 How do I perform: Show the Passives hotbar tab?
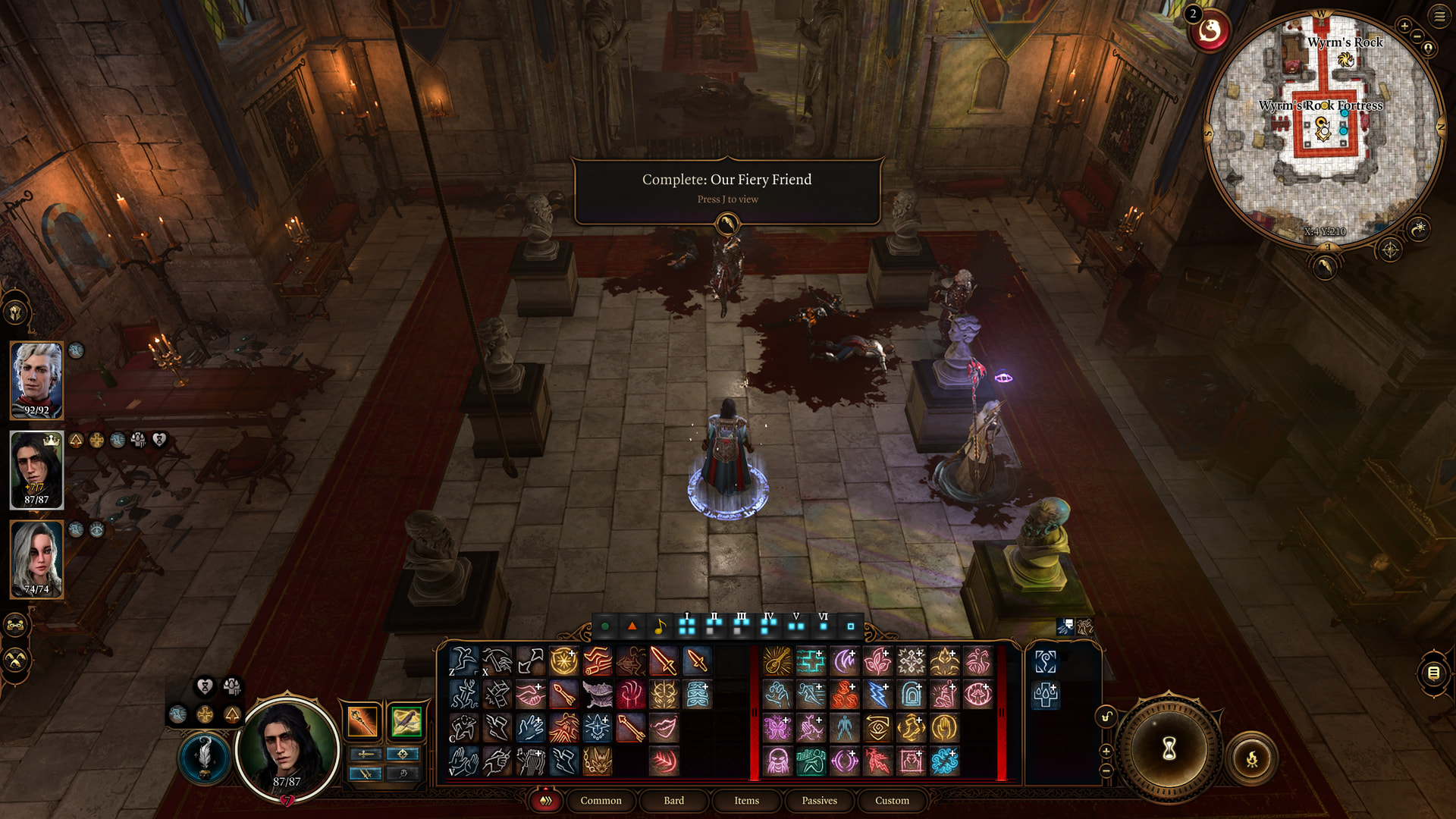819,800
